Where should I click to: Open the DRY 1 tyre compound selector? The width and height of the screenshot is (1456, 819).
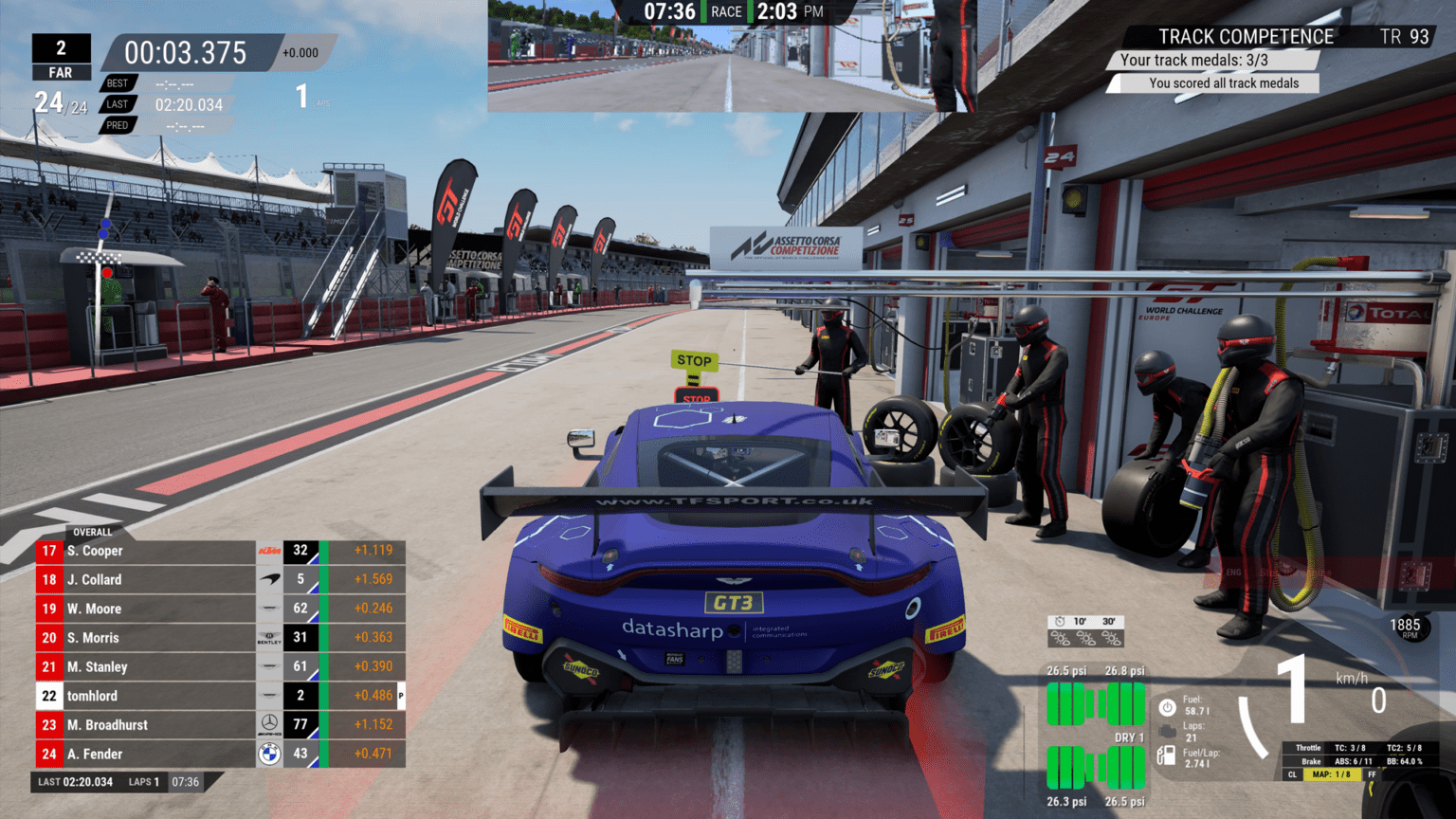(x=1128, y=737)
